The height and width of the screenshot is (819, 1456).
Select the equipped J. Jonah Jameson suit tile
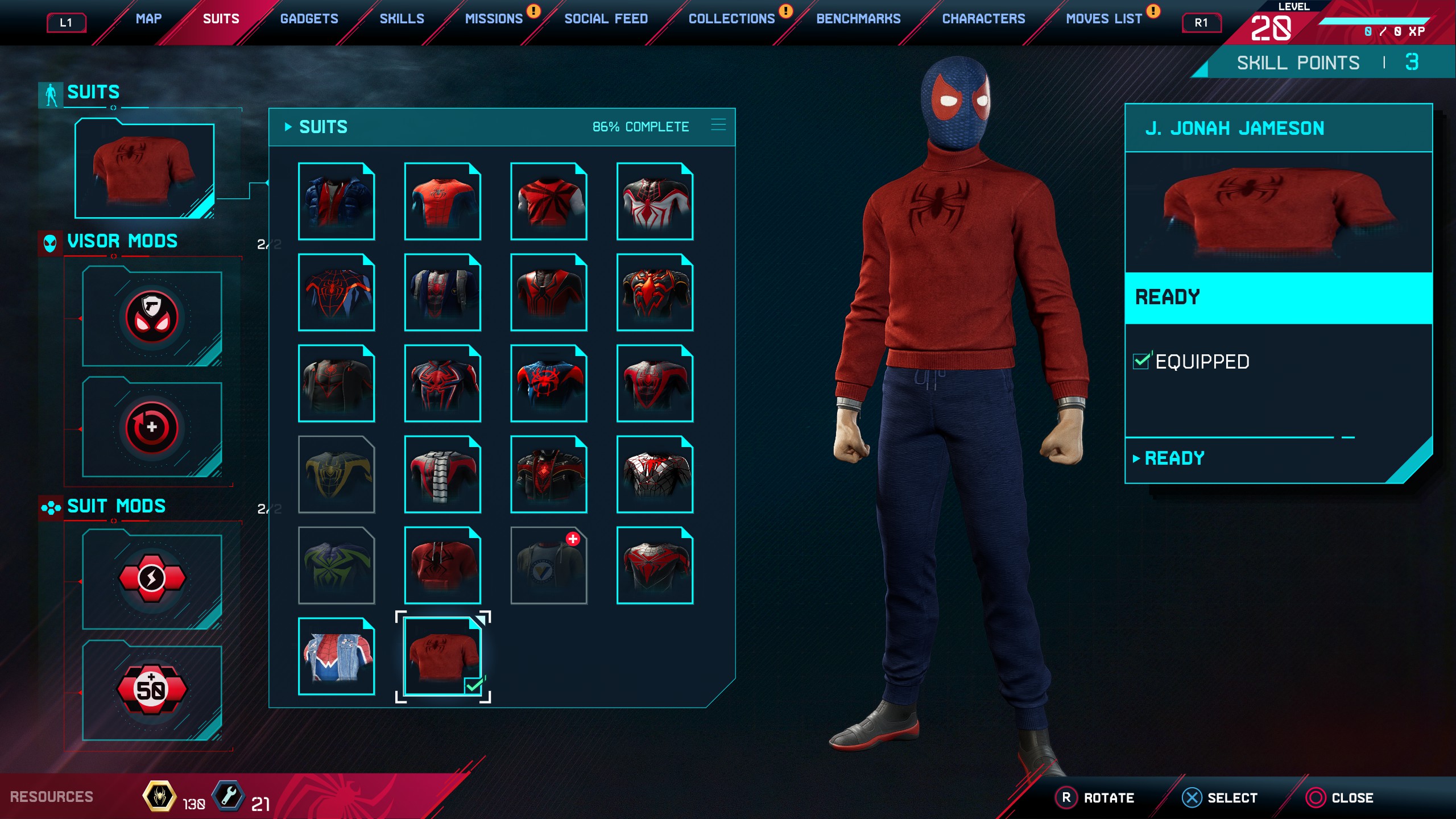coord(442,656)
